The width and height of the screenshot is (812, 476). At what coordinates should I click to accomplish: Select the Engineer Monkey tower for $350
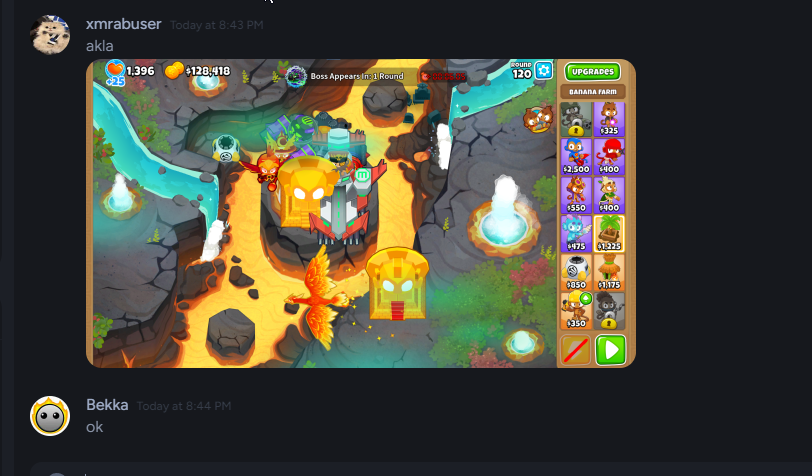pos(575,309)
